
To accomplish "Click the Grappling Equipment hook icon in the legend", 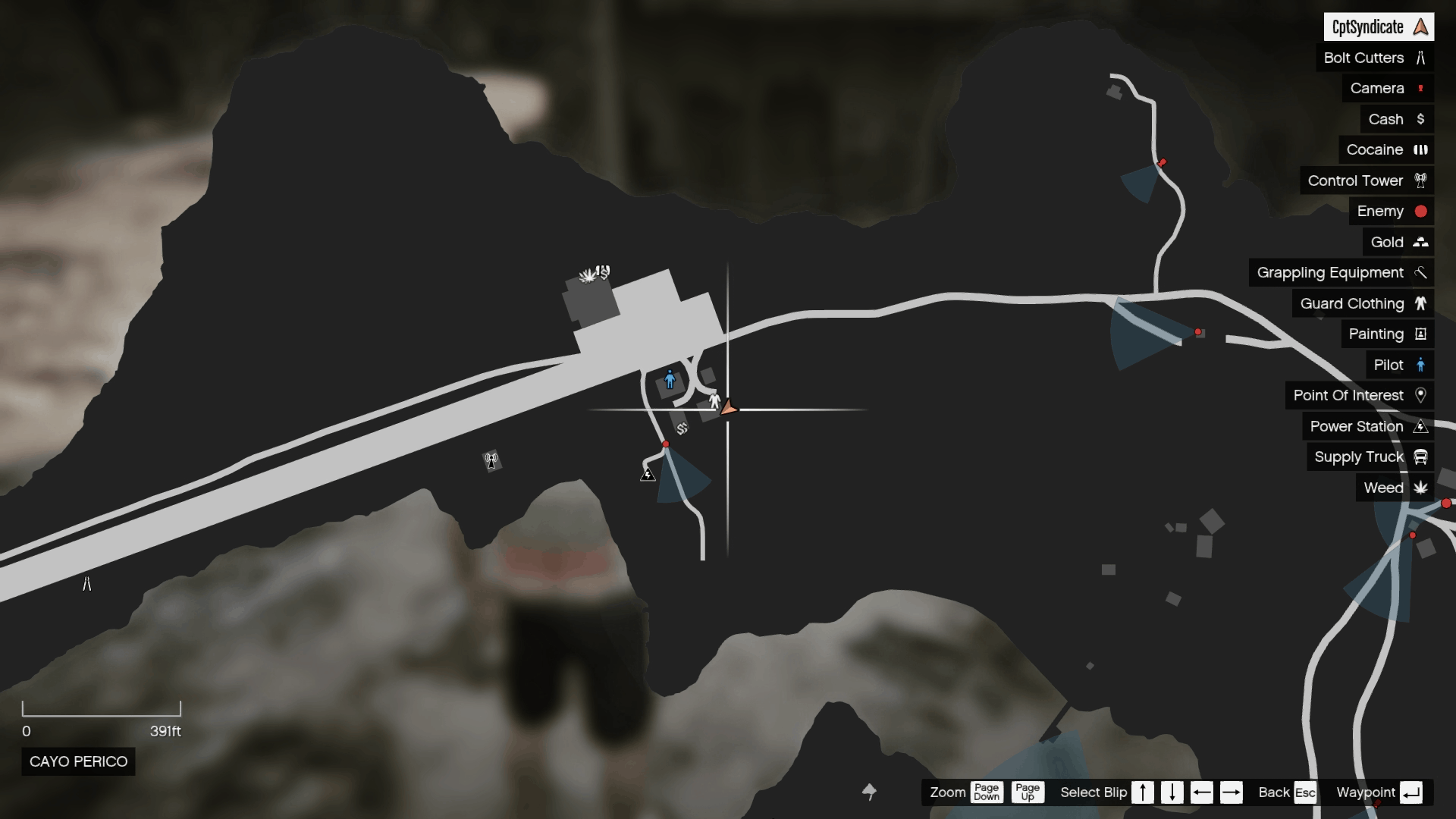I will (1420, 272).
